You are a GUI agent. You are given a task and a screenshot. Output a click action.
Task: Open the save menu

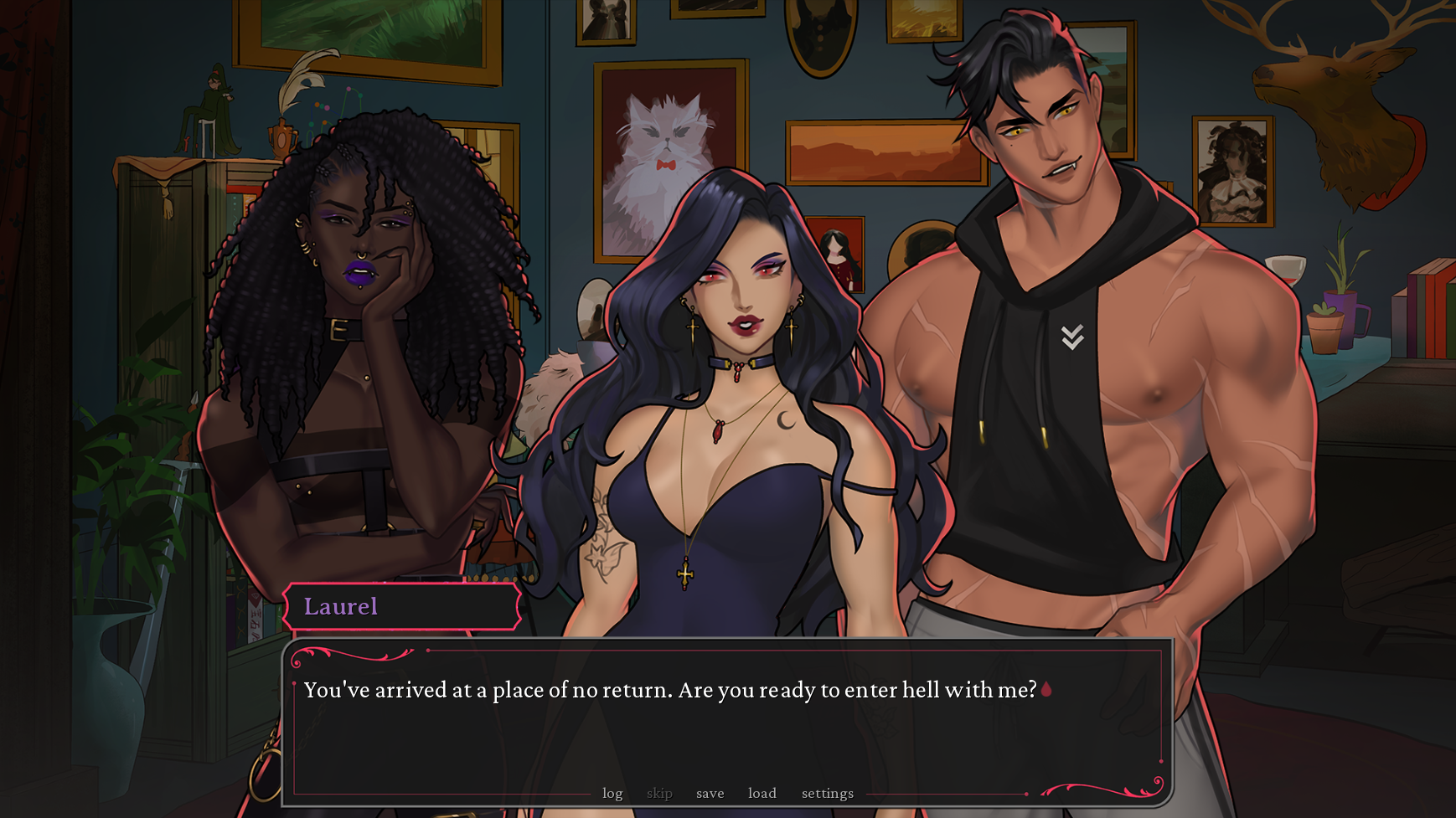tap(710, 793)
